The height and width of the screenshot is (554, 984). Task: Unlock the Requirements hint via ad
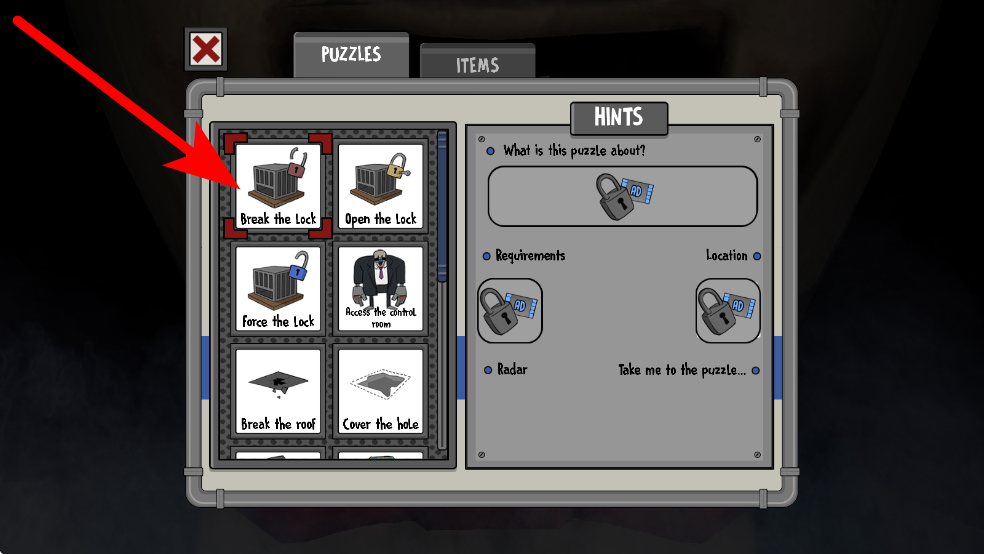(x=510, y=310)
